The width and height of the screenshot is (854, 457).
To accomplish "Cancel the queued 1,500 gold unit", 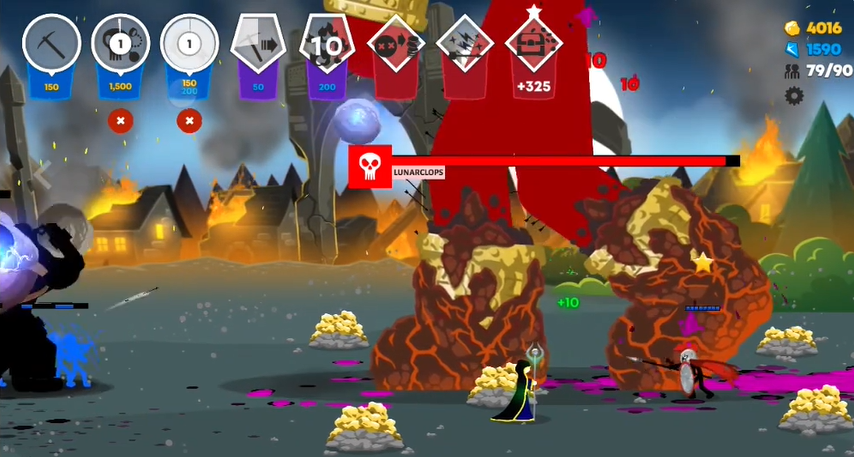I will [120, 121].
